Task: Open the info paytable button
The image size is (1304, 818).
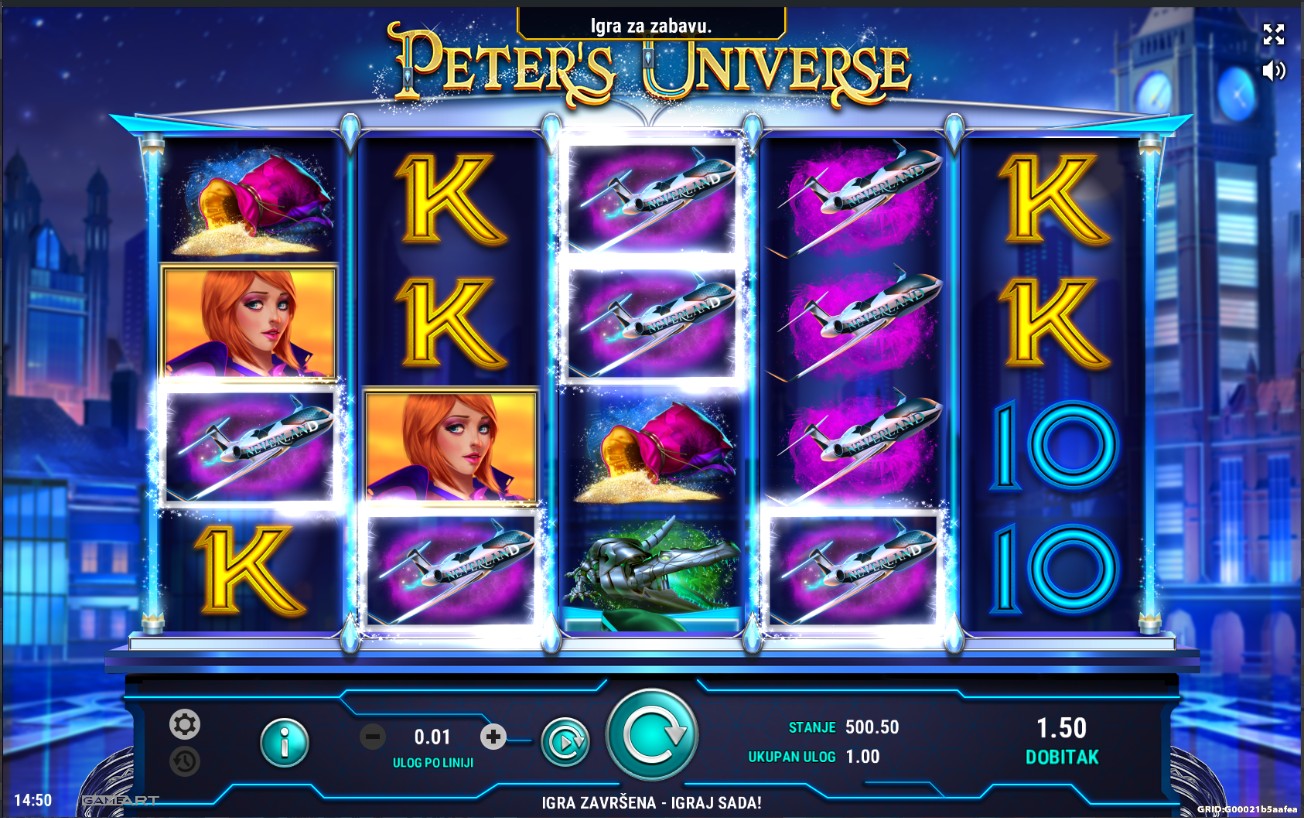Action: (285, 742)
